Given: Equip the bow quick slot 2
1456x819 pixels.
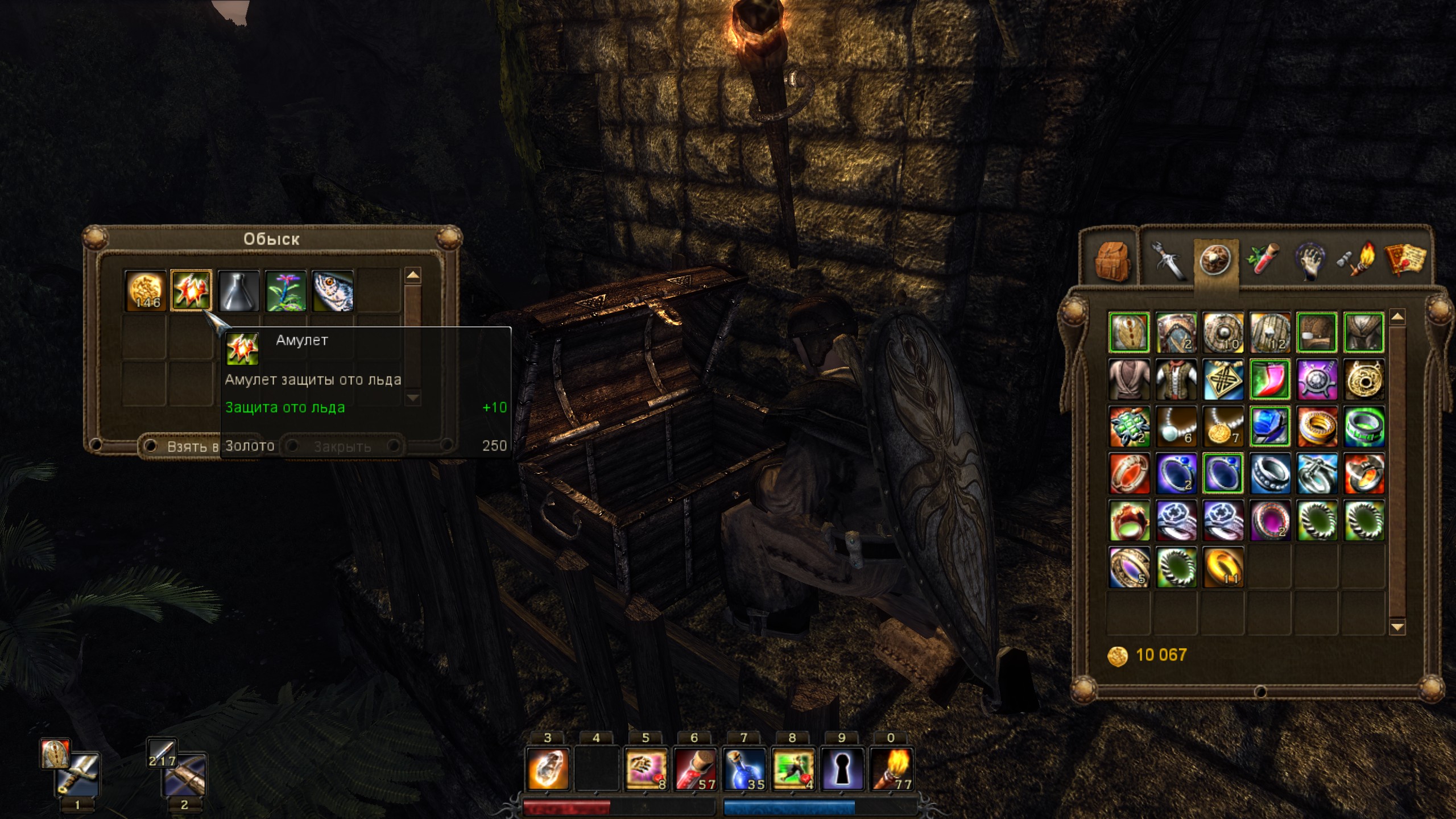Looking at the screenshot, I should 184,775.
